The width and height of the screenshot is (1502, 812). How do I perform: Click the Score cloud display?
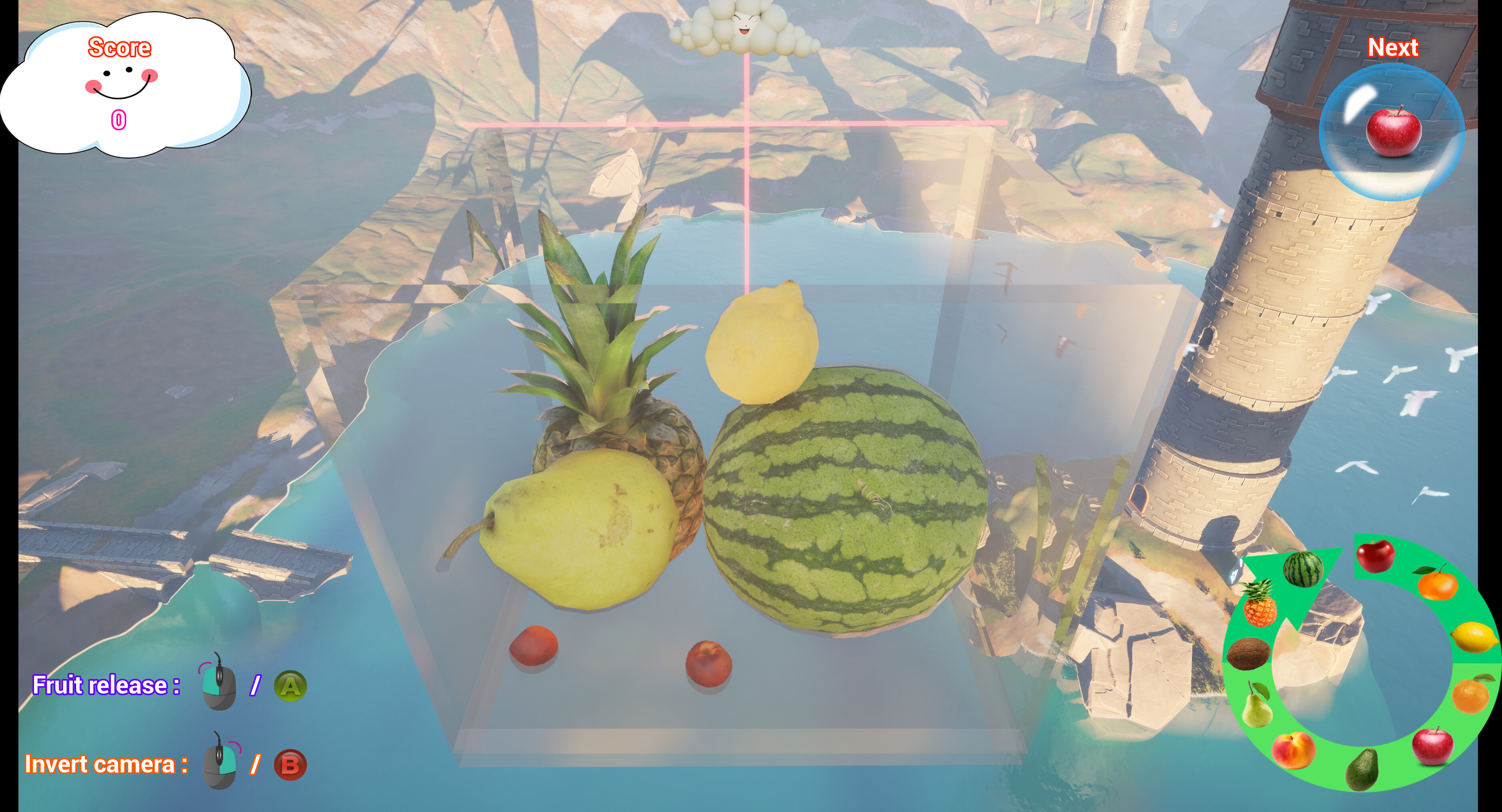click(x=119, y=82)
